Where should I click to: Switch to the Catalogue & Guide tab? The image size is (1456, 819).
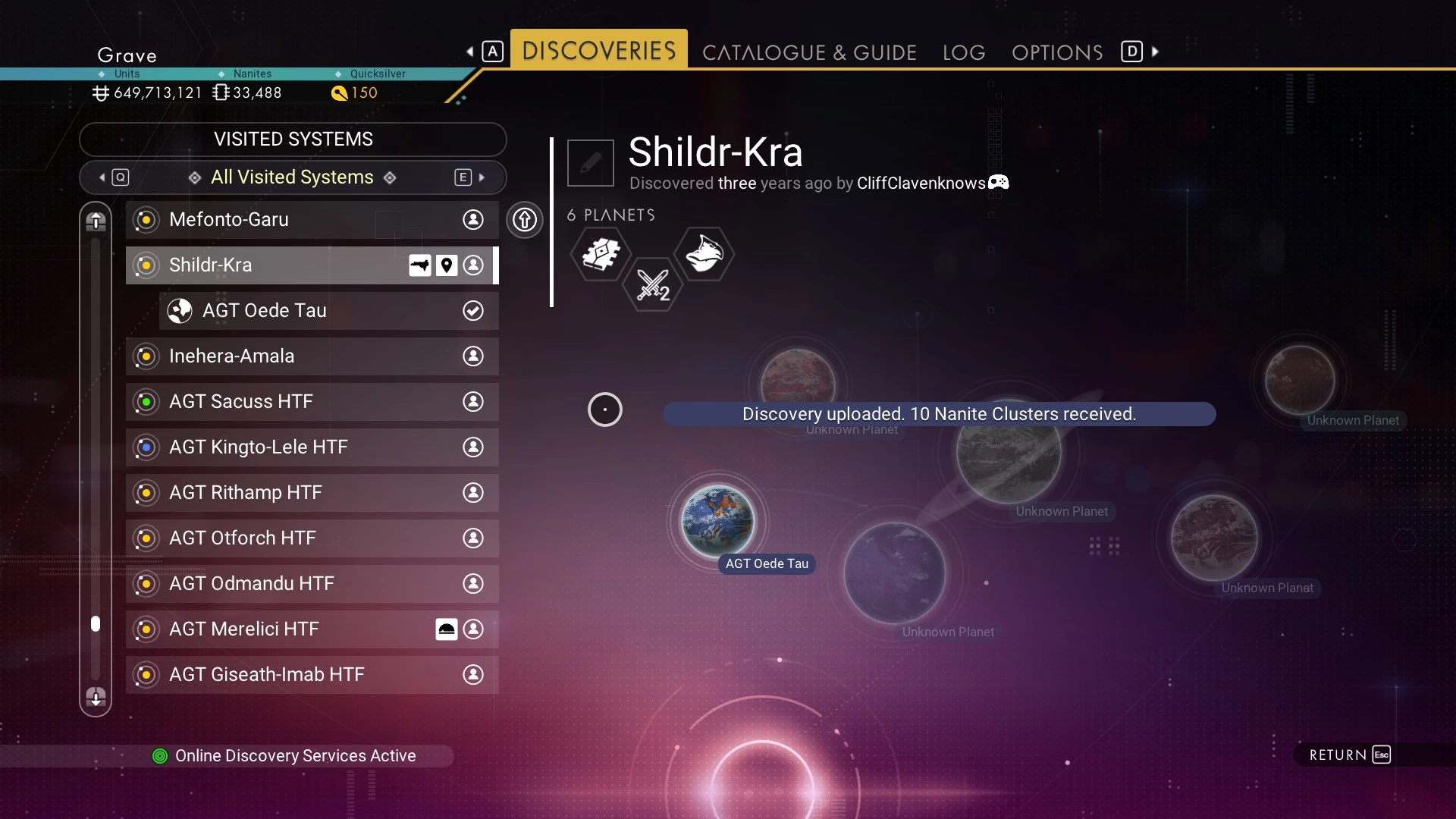point(809,52)
